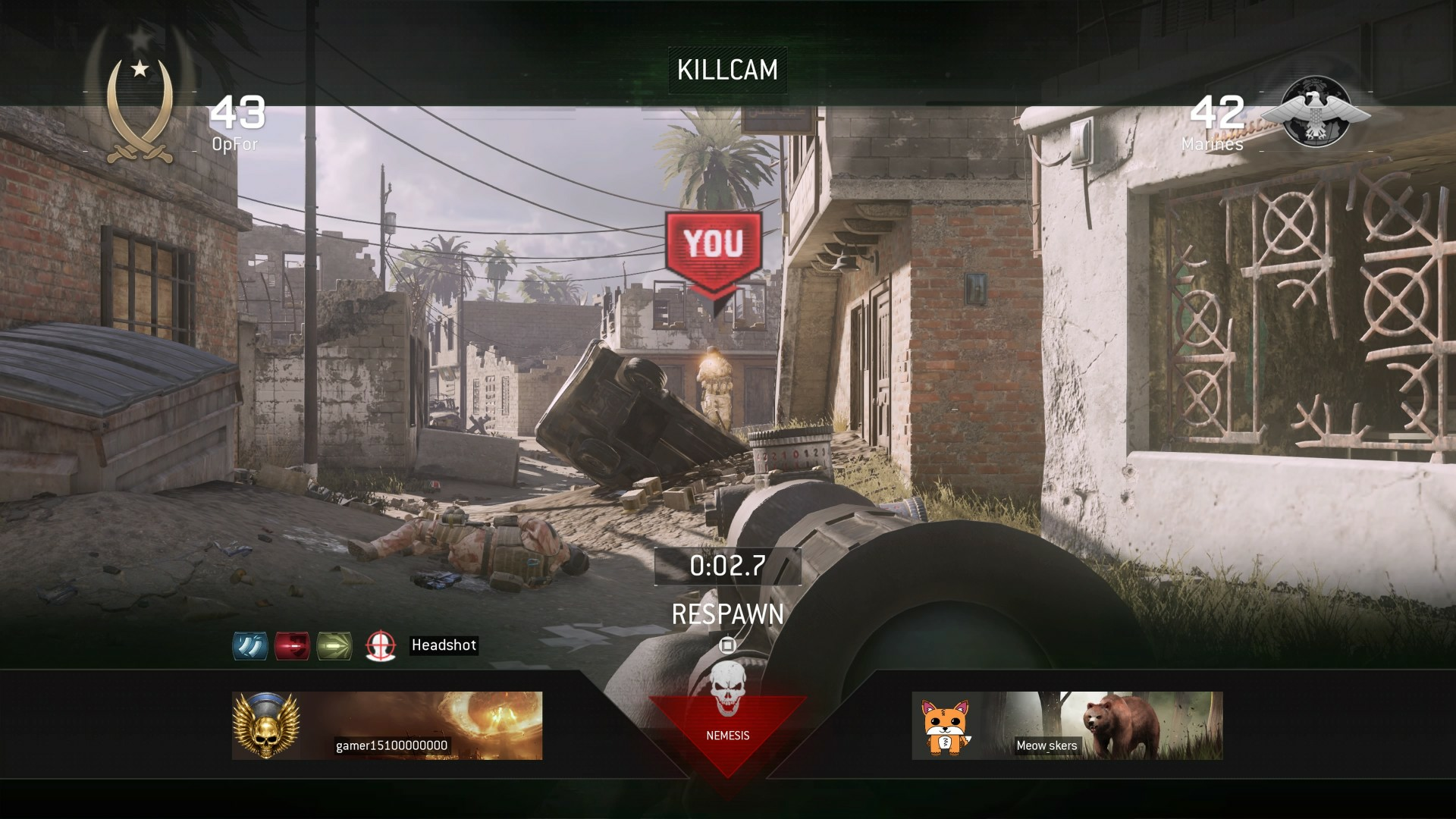
Task: Click the Meow skers name link
Action: tap(1046, 746)
